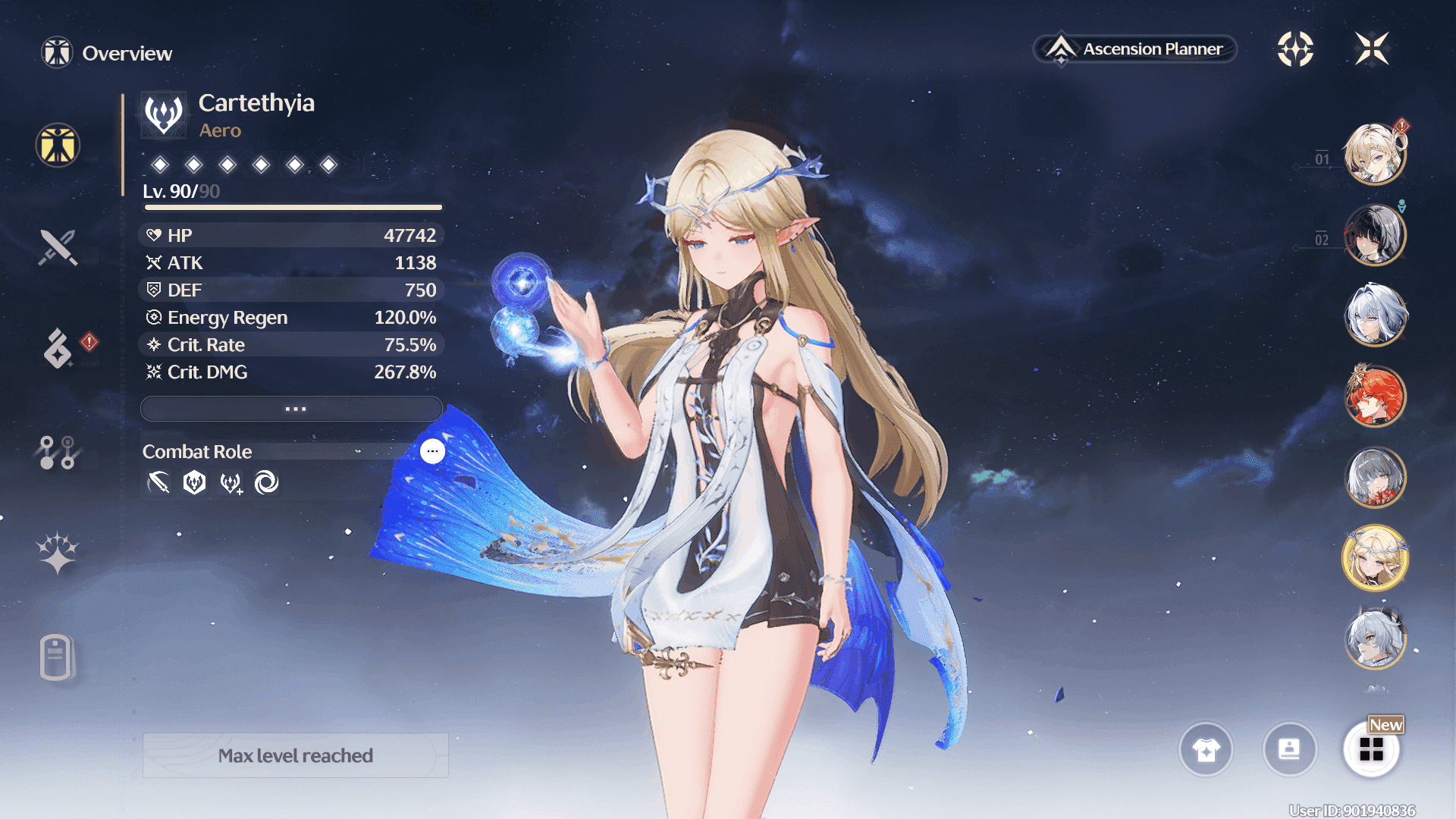Click the circular target icon beside Ascension Planner

(x=1295, y=49)
